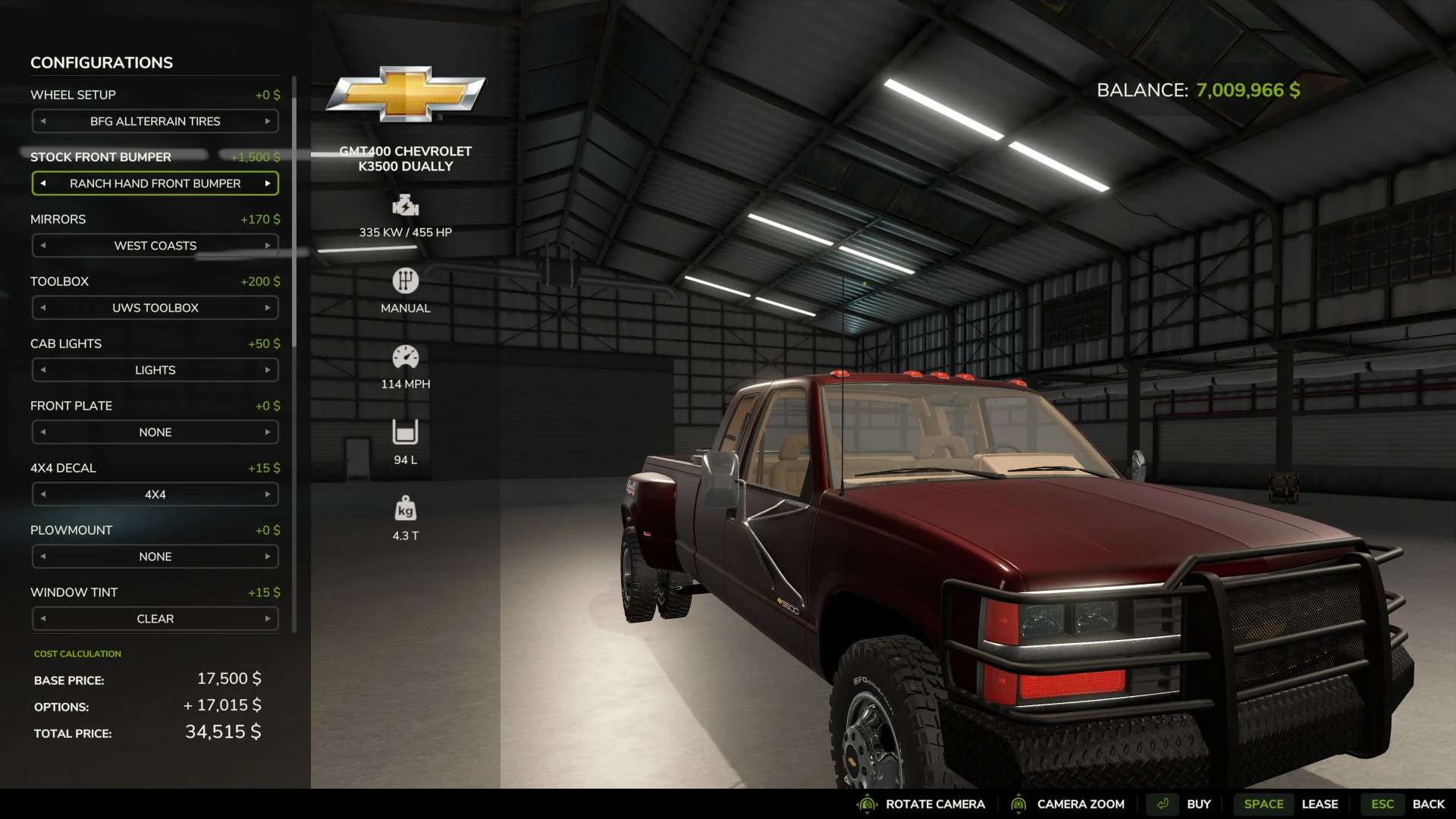
Task: Cycle Toolbox option forward
Action: 268,308
